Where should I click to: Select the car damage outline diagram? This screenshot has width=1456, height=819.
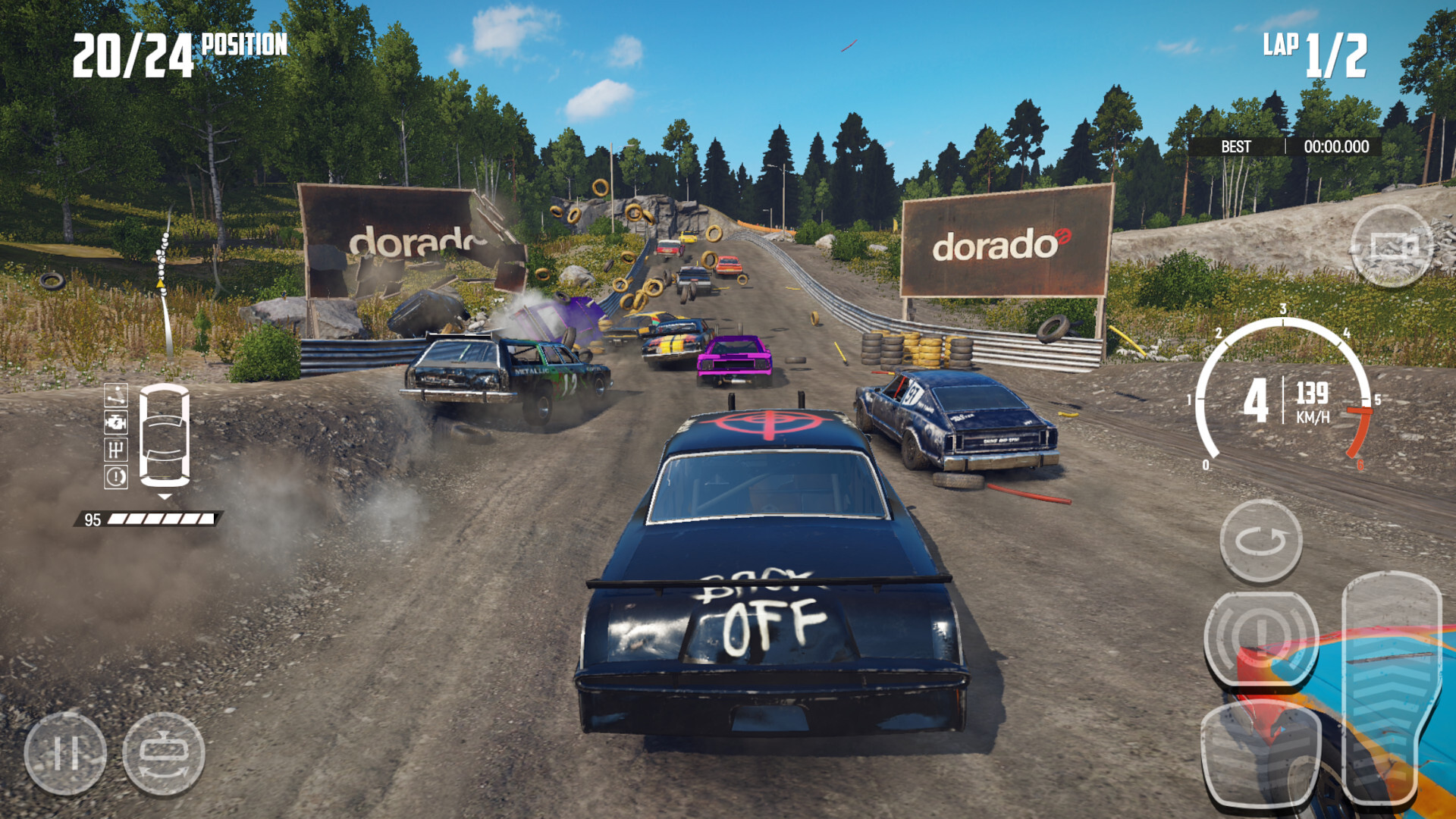(x=165, y=434)
